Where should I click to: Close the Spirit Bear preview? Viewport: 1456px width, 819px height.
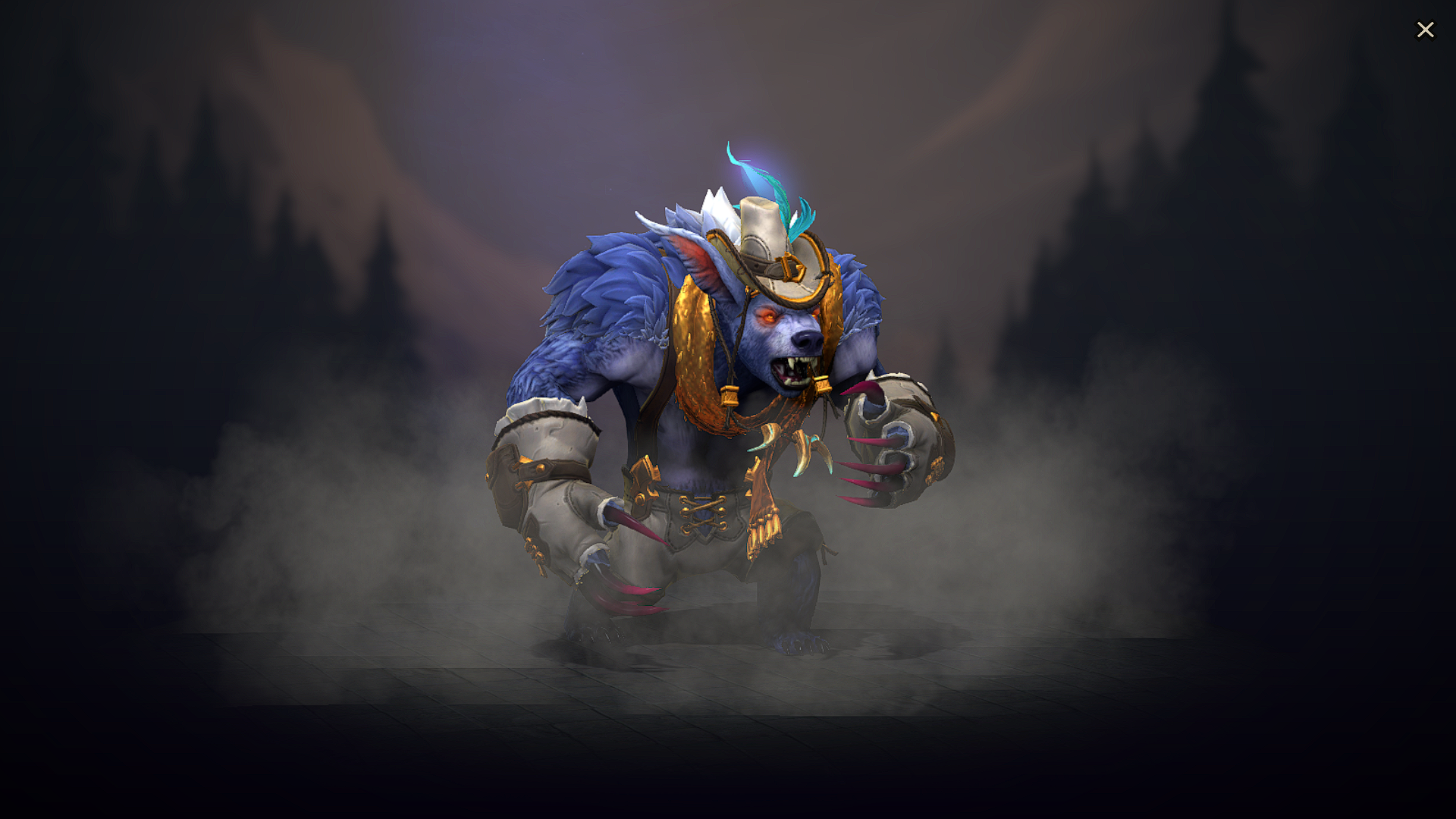point(1426,29)
